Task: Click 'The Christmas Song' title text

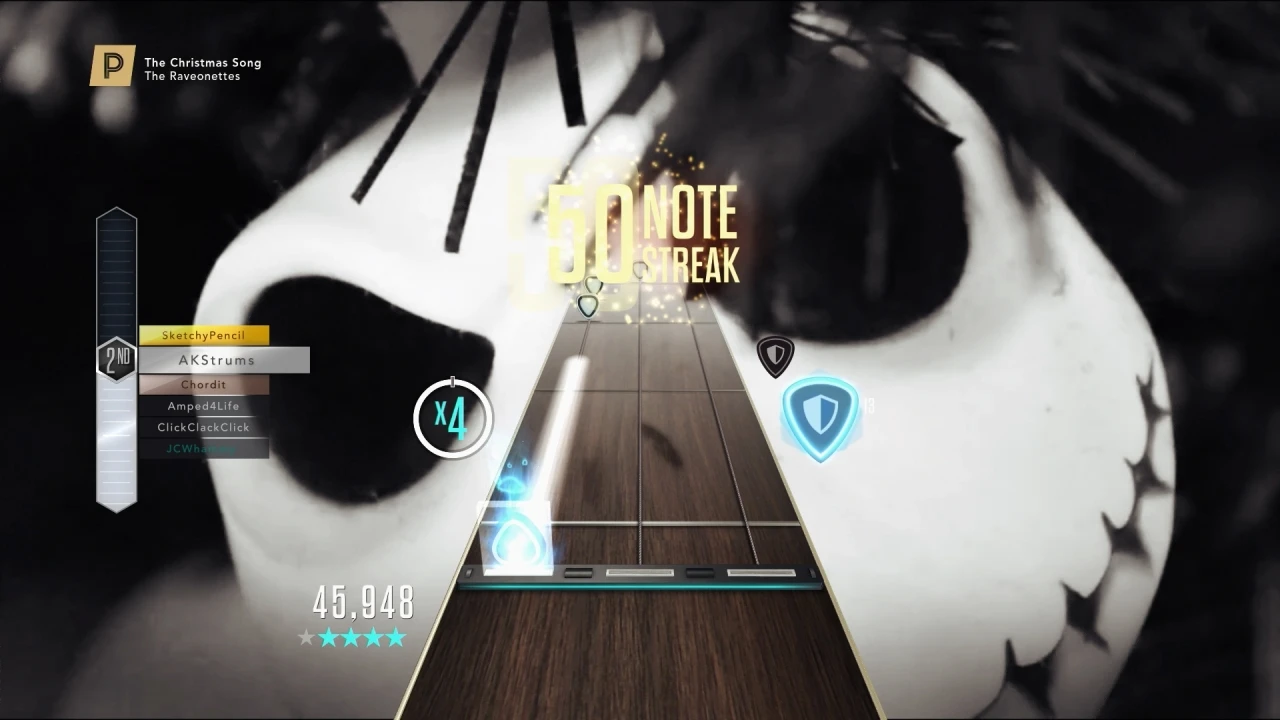Action: [202, 62]
